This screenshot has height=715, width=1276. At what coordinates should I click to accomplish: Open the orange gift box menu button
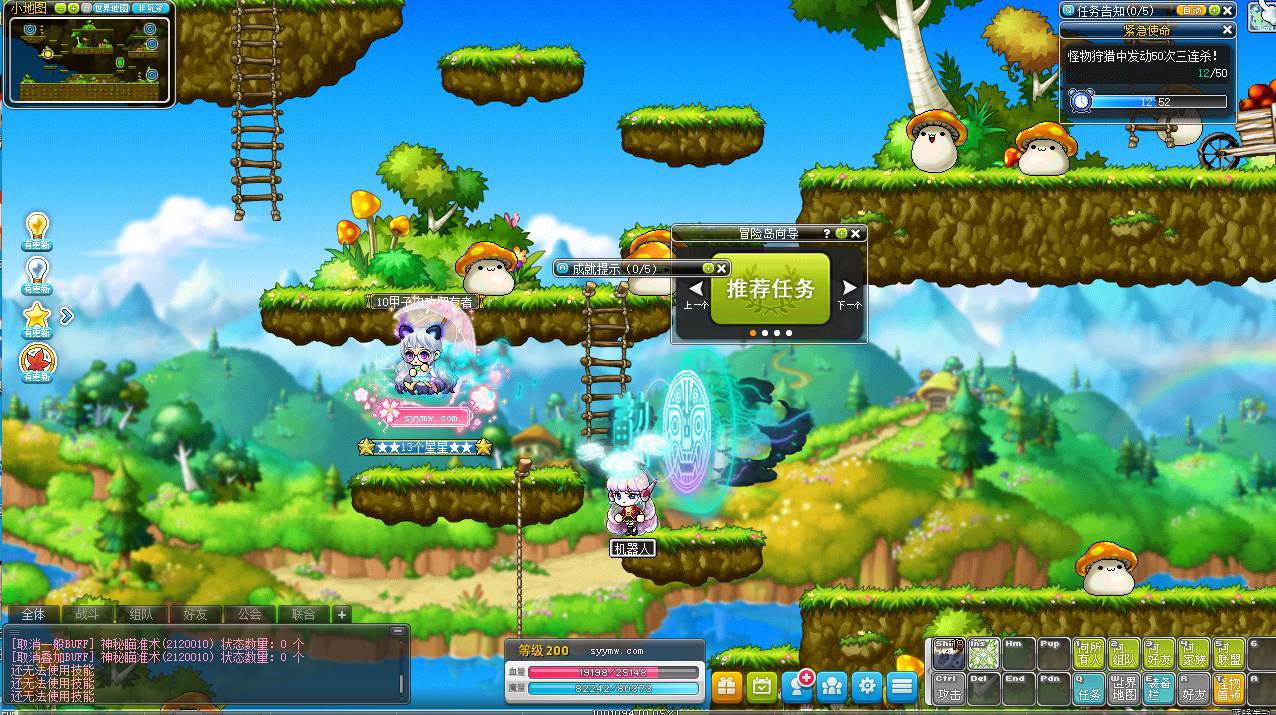coord(727,686)
